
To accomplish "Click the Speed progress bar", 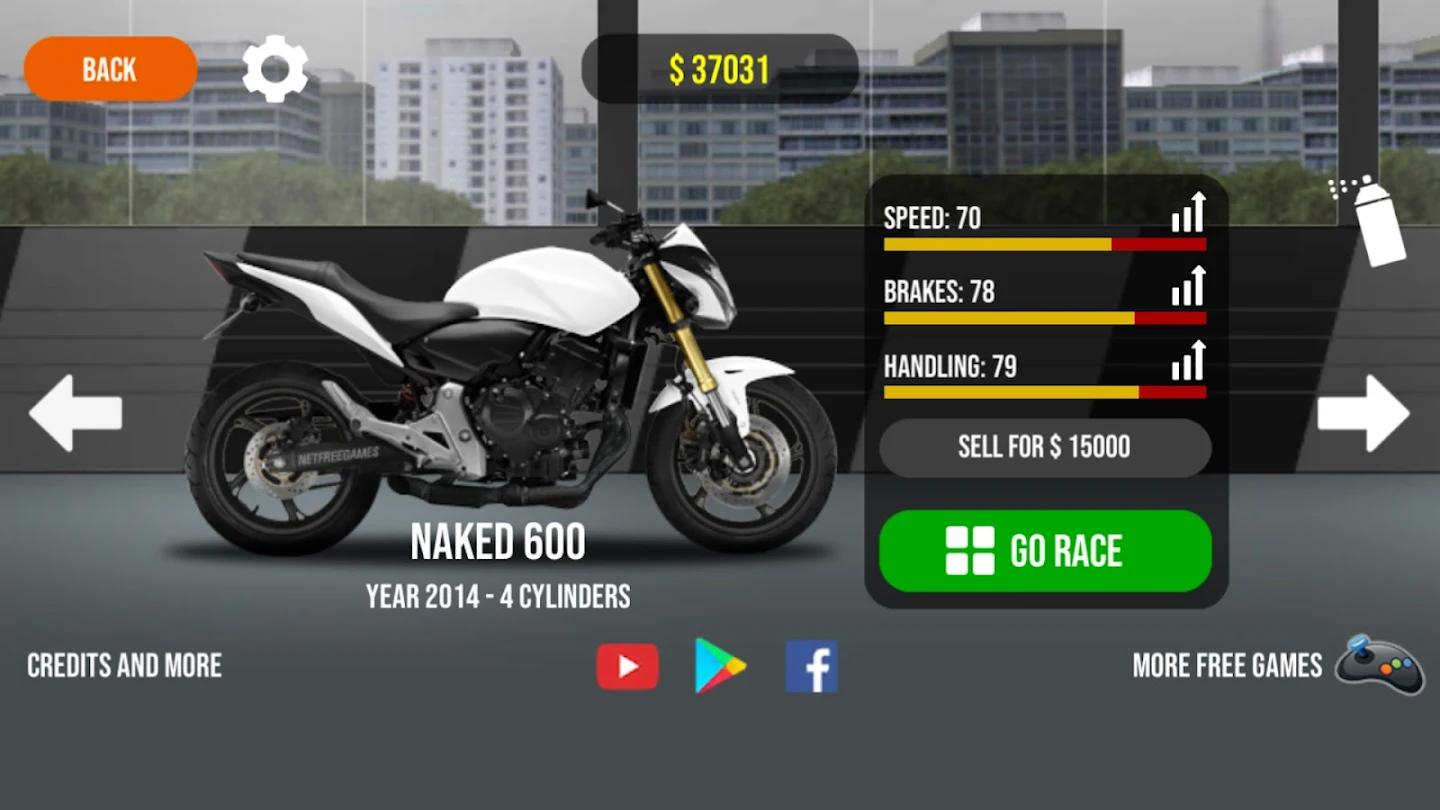I will click(1044, 243).
